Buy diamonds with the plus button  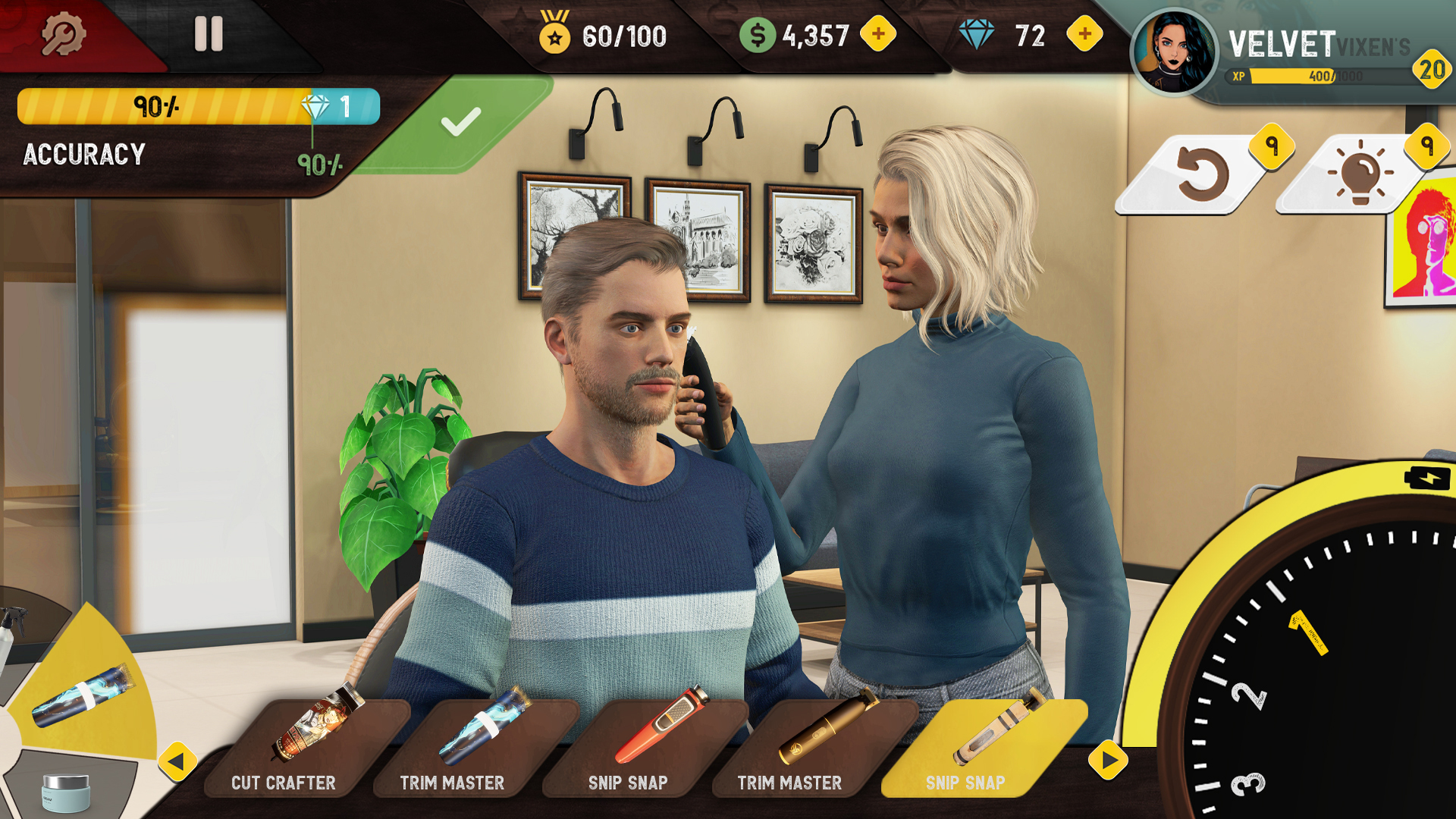click(1083, 34)
